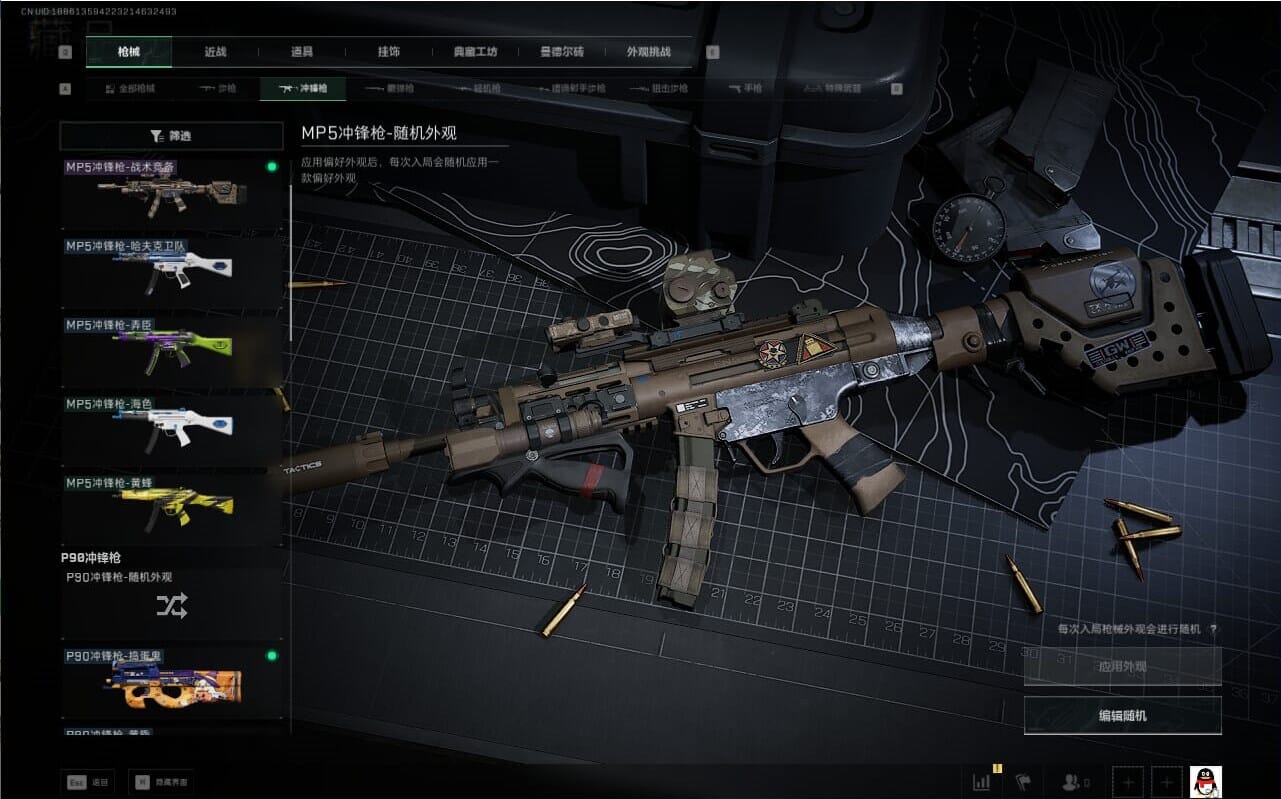The height and width of the screenshot is (799, 1281).
Task: Click the 应用外观 apply skin button
Action: click(x=1122, y=666)
